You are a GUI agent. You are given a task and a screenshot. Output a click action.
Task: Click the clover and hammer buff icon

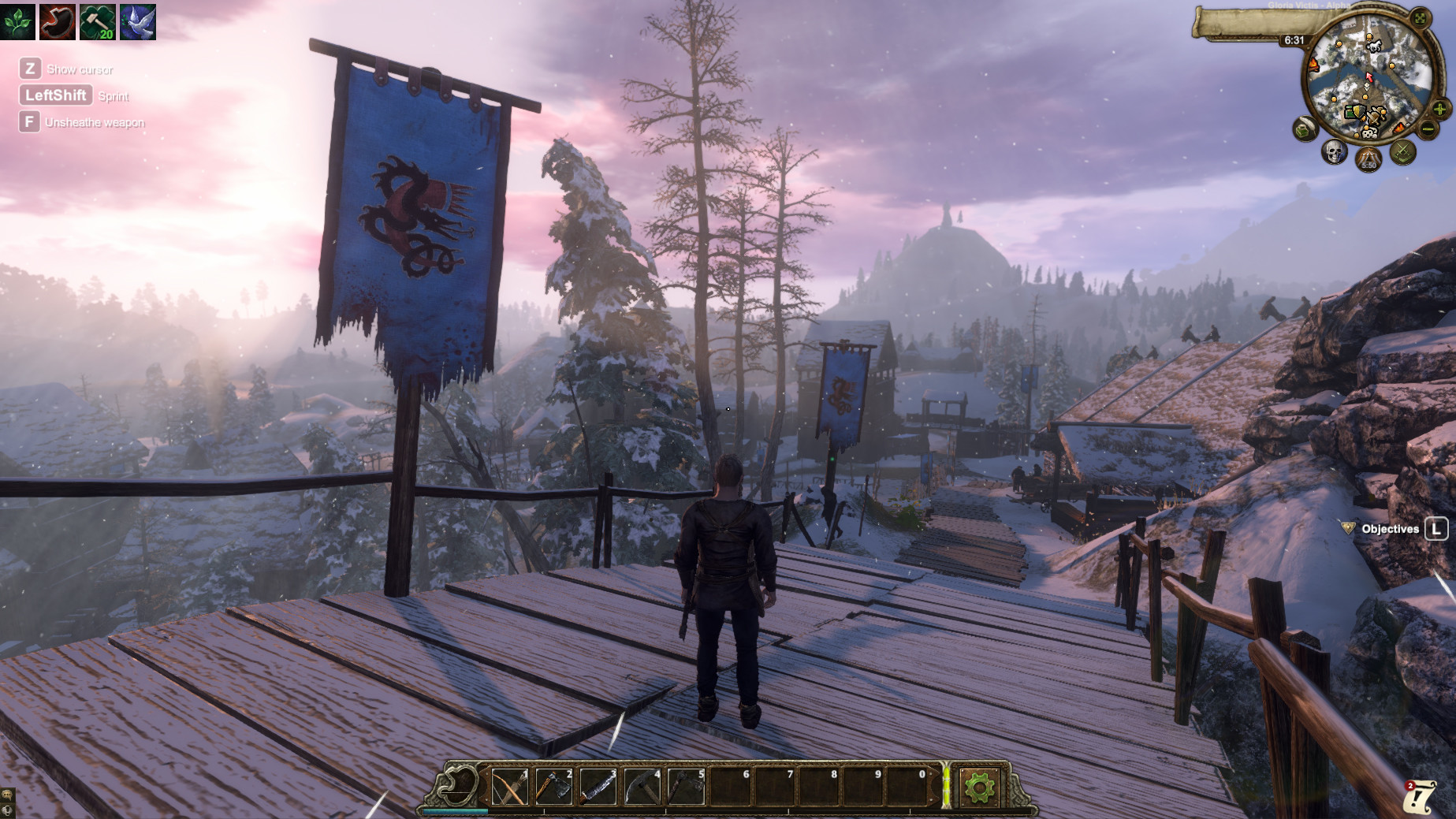point(98,21)
